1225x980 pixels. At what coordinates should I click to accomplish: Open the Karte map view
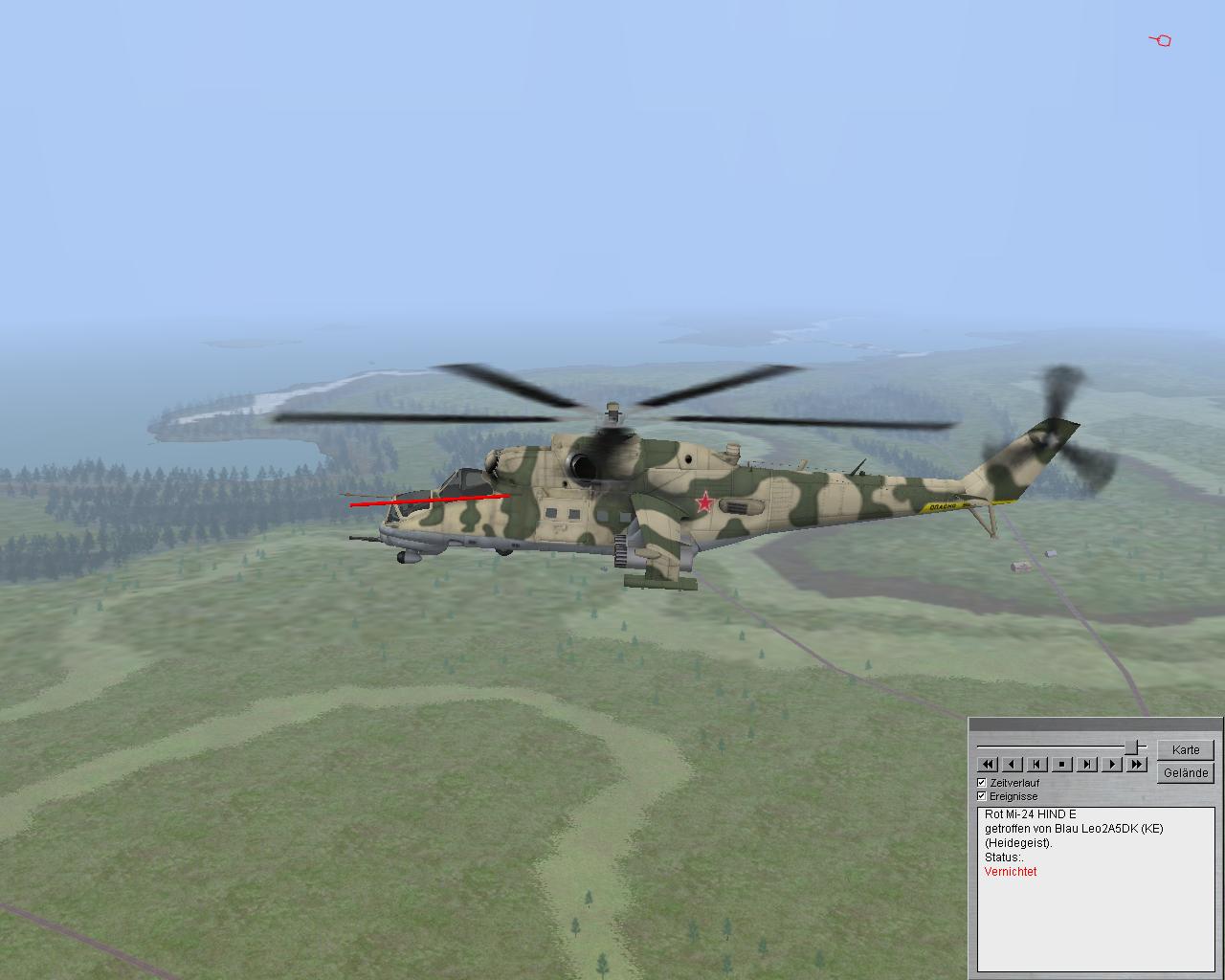click(x=1185, y=749)
